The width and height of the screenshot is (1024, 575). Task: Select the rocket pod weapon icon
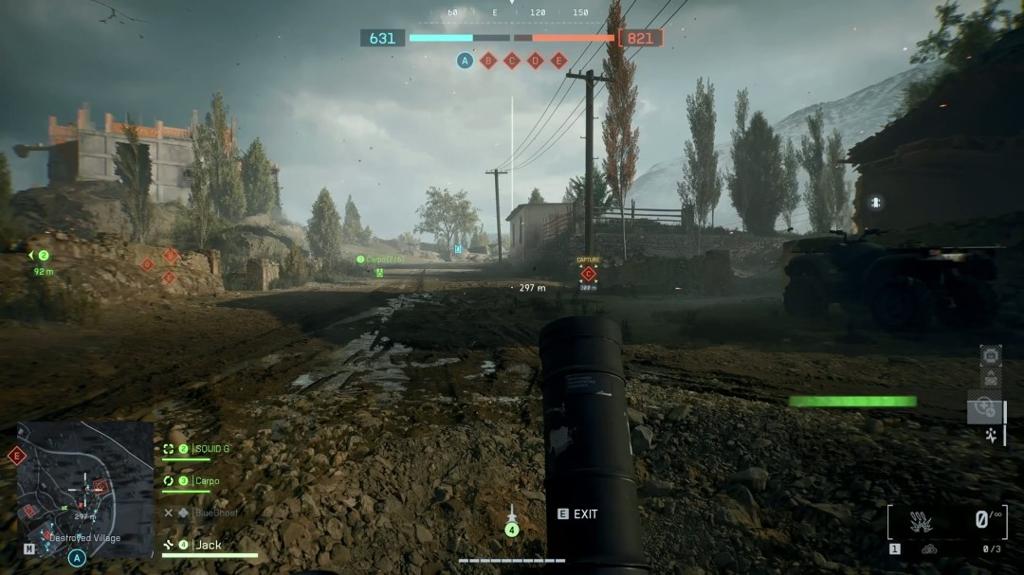point(920,521)
